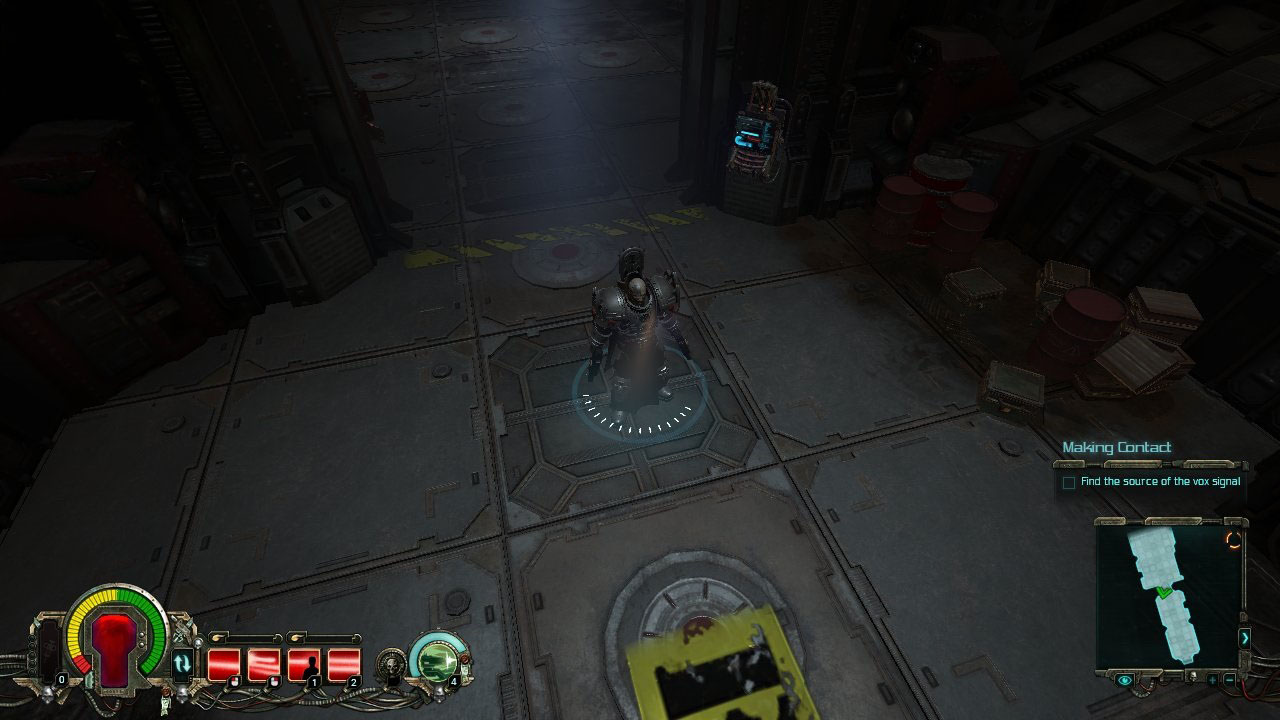Activate the skill slot with silhouette icon
The width and height of the screenshot is (1280, 720).
pos(305,664)
